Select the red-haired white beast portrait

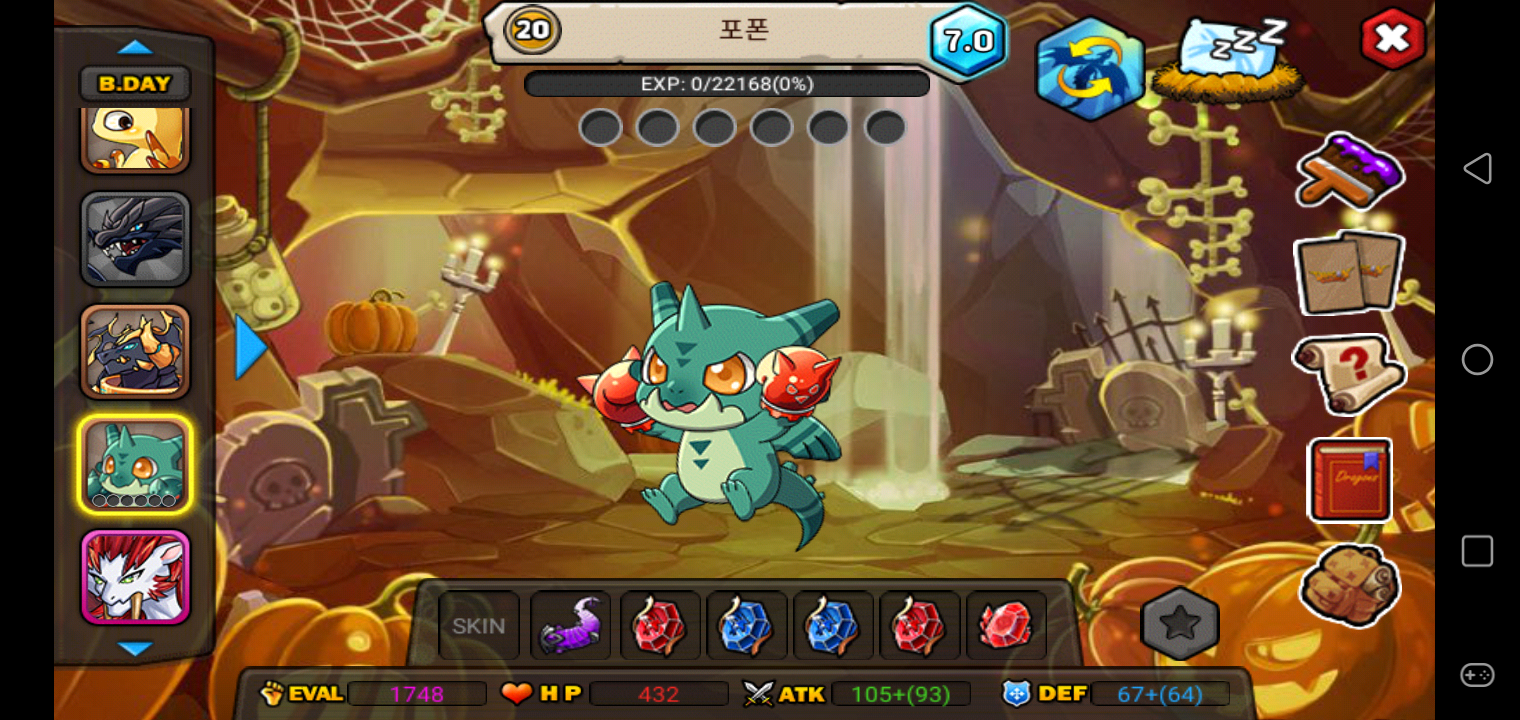pos(135,577)
